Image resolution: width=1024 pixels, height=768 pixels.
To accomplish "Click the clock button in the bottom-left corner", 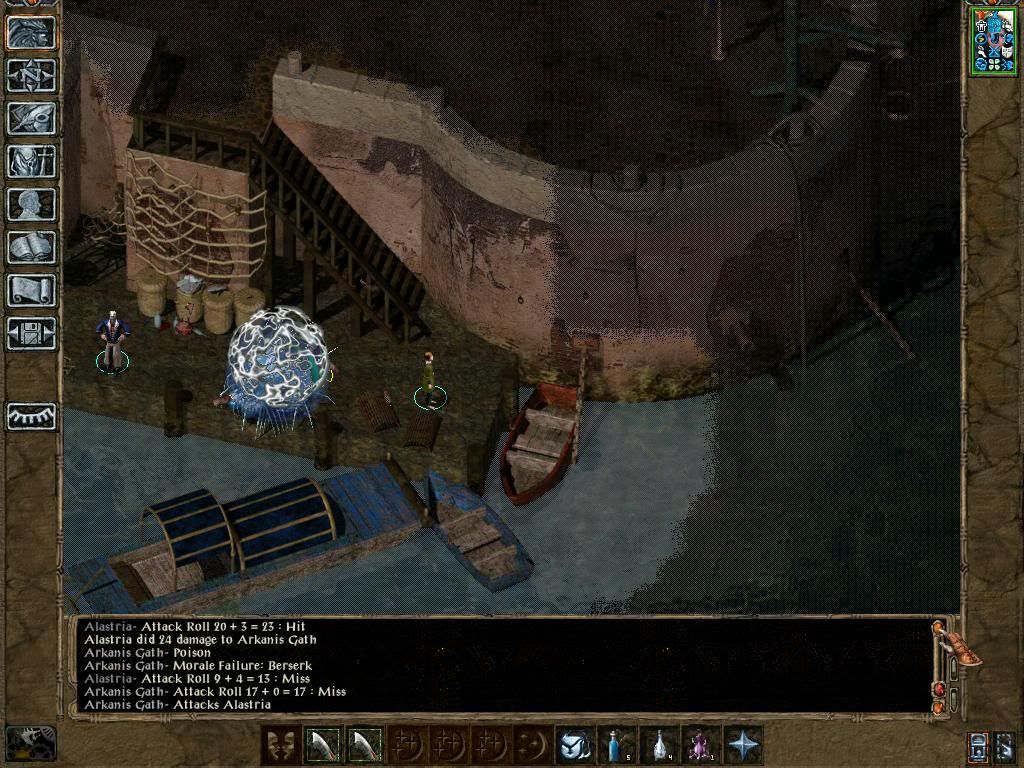I will point(30,744).
